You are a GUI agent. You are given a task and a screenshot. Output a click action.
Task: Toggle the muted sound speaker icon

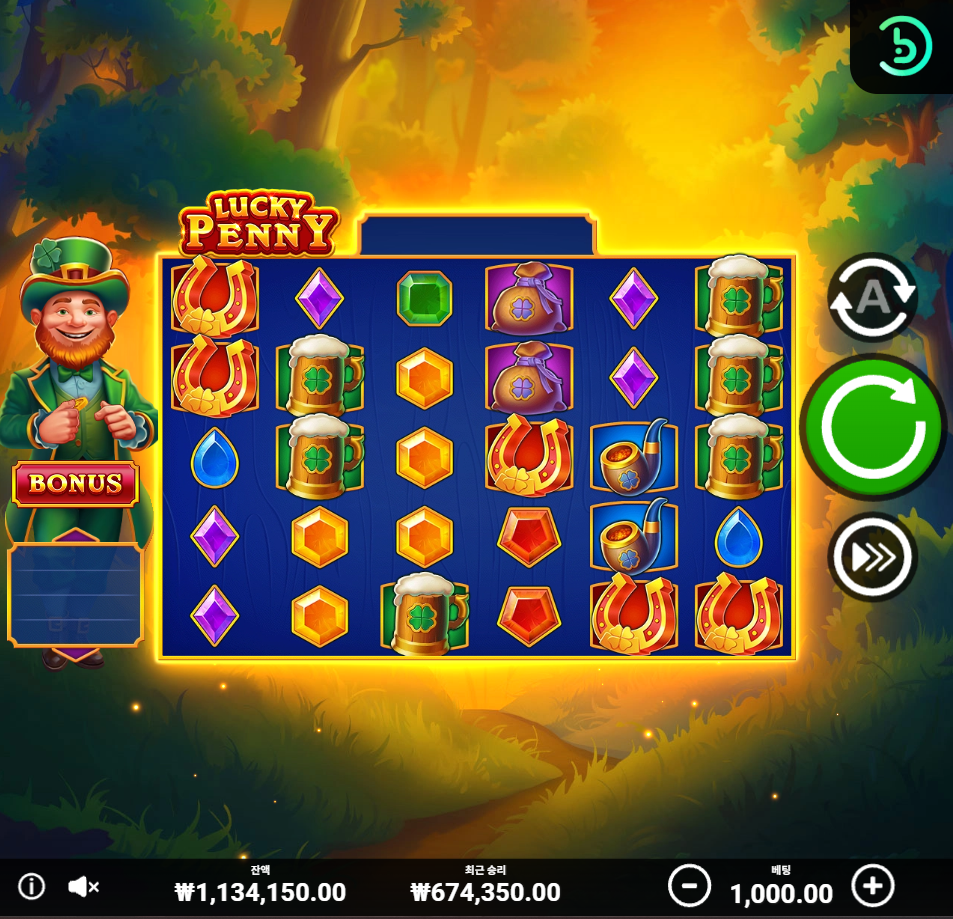pyautogui.click(x=83, y=886)
